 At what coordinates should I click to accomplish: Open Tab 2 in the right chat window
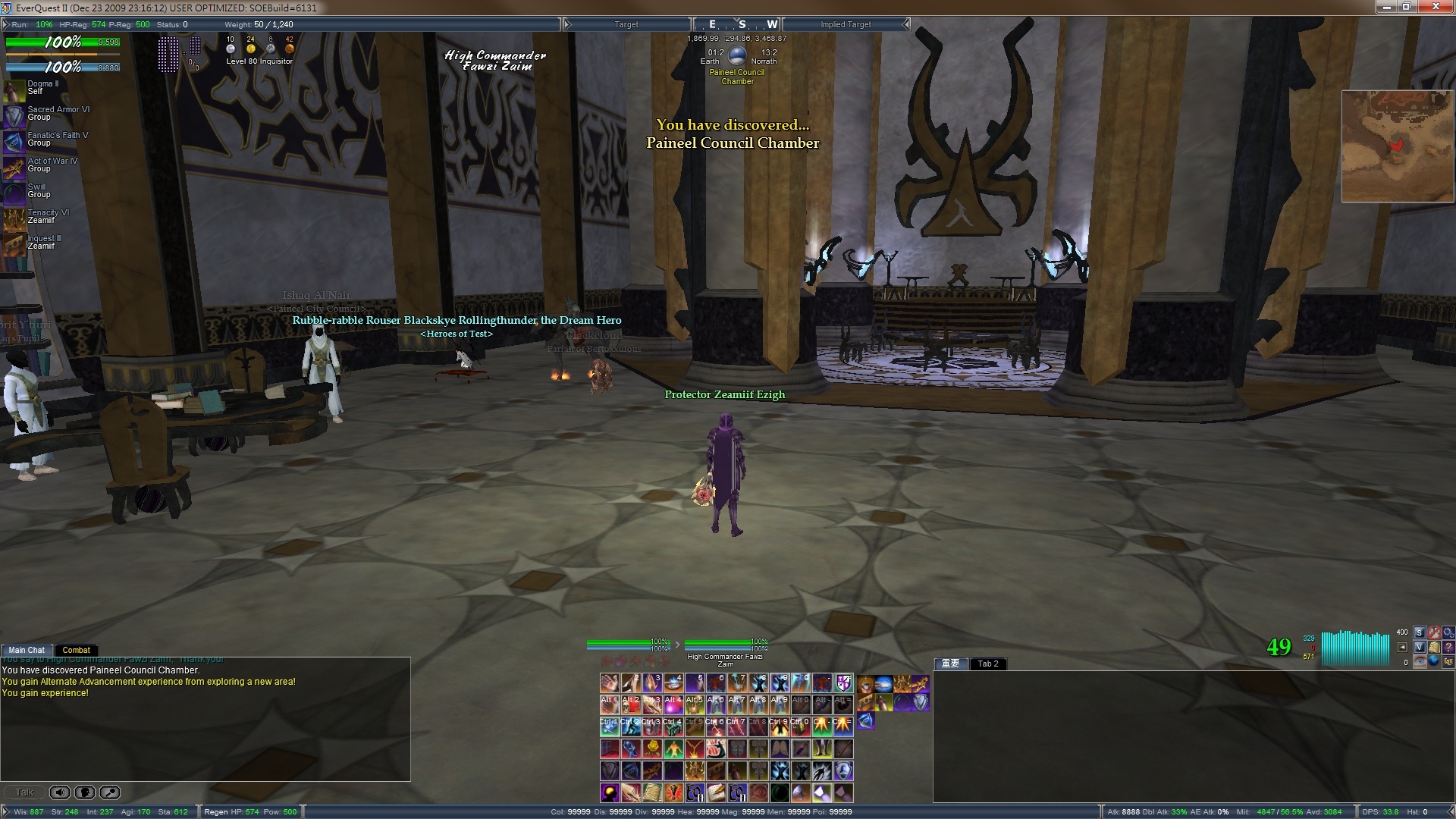[987, 664]
